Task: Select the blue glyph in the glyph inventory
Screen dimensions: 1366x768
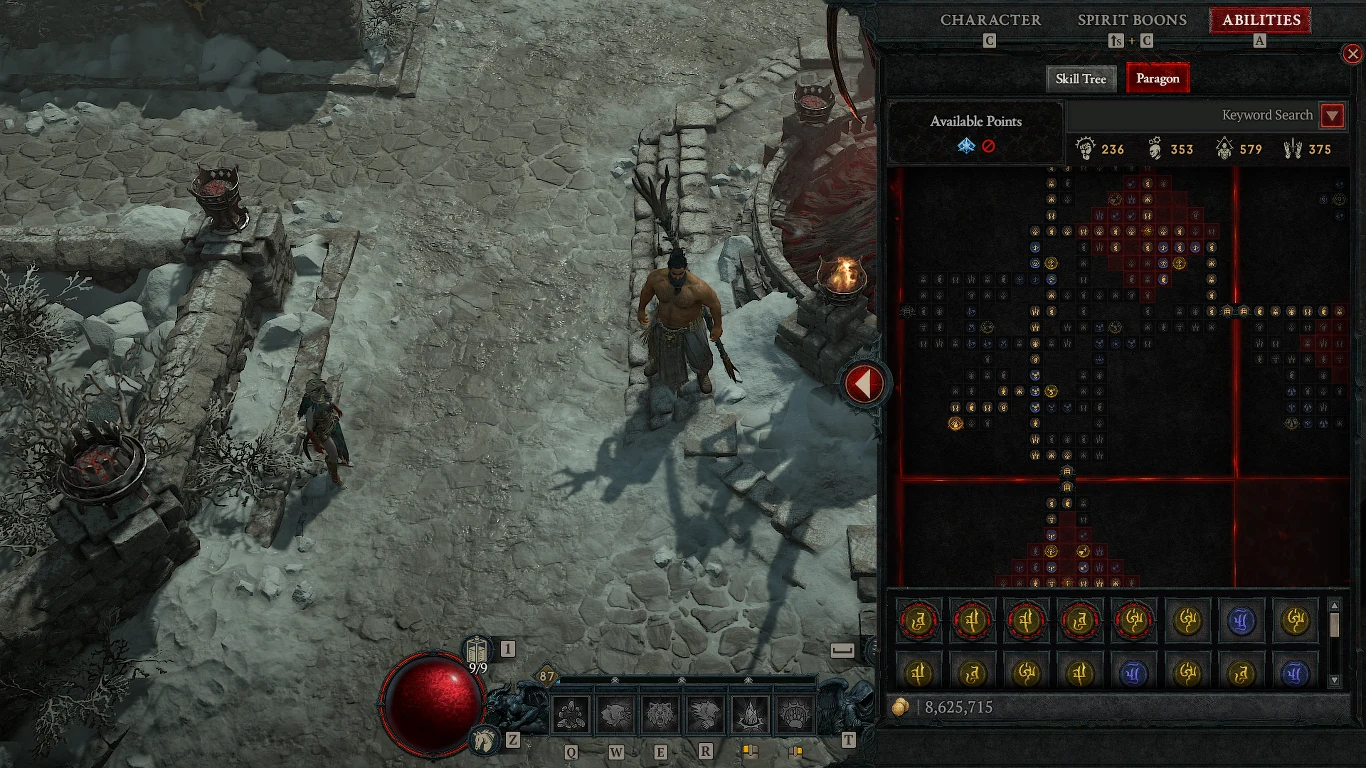Action: [x=1244, y=620]
